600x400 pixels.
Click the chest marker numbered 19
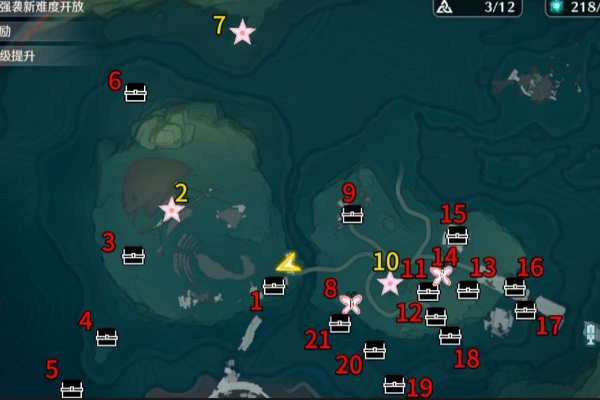395,384
